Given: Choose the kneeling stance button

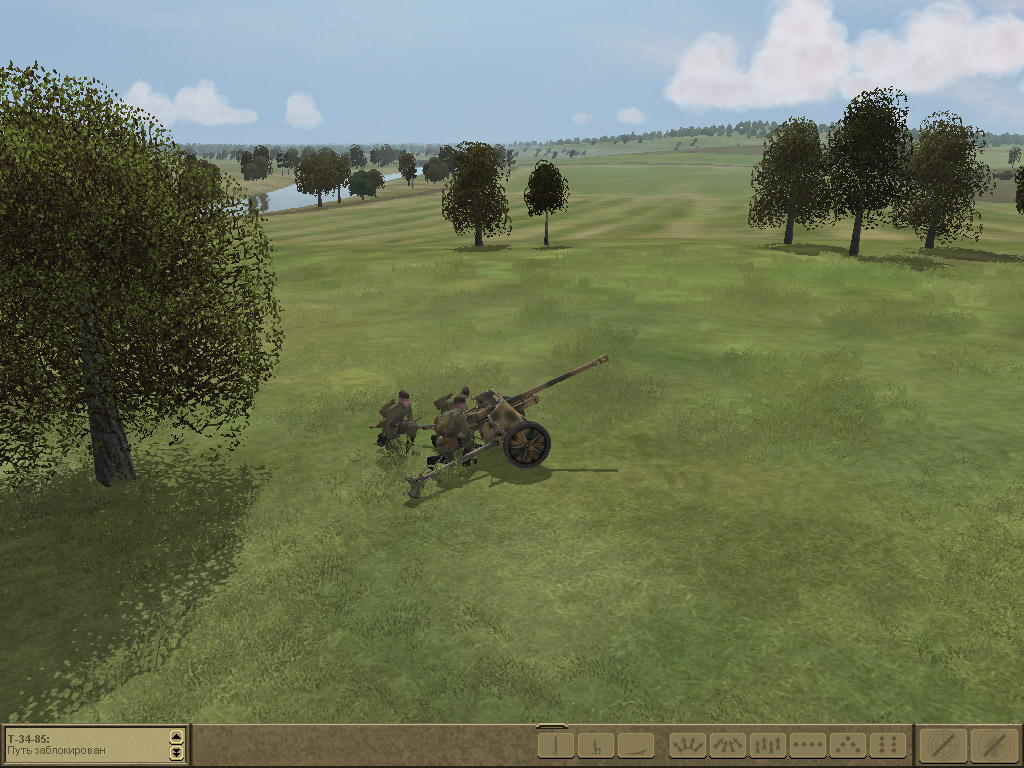Looking at the screenshot, I should click(x=595, y=745).
